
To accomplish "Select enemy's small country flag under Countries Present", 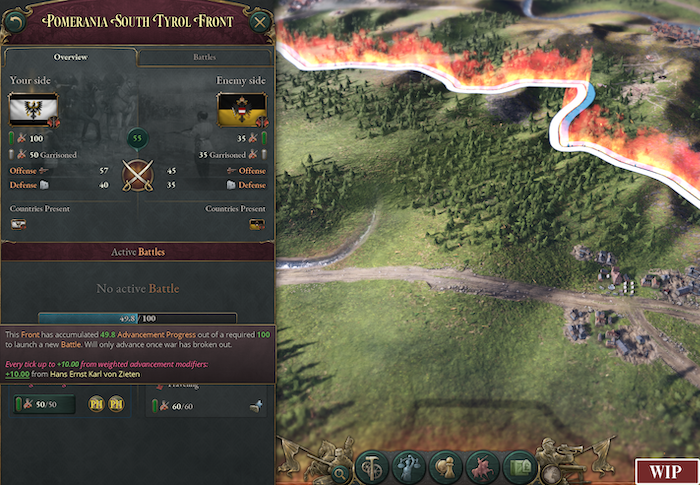I will [257, 224].
